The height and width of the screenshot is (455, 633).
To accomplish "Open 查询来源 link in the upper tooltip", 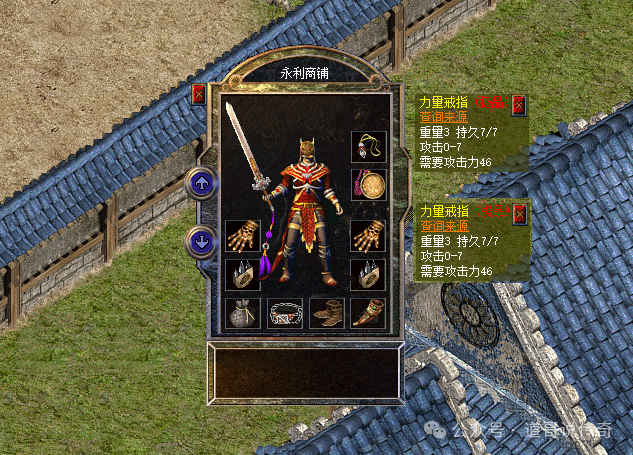I will (x=440, y=116).
